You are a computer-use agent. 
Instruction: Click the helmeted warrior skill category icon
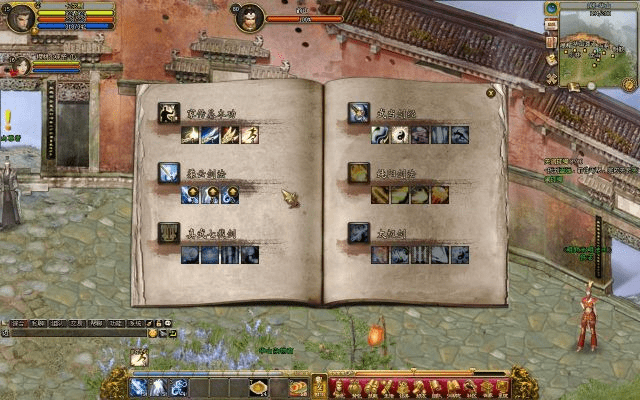[x=358, y=113]
